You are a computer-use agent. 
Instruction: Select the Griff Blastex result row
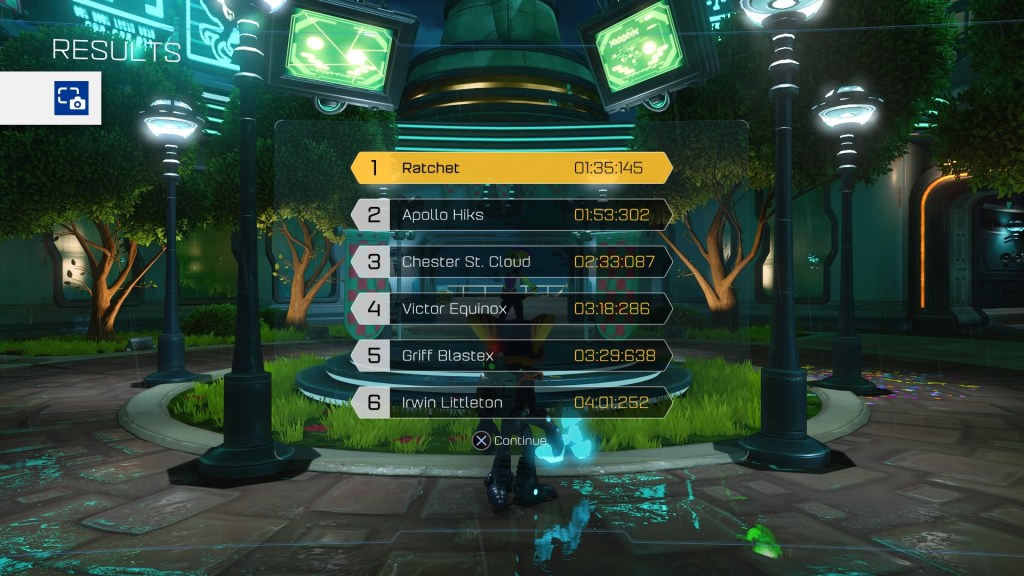pos(511,356)
